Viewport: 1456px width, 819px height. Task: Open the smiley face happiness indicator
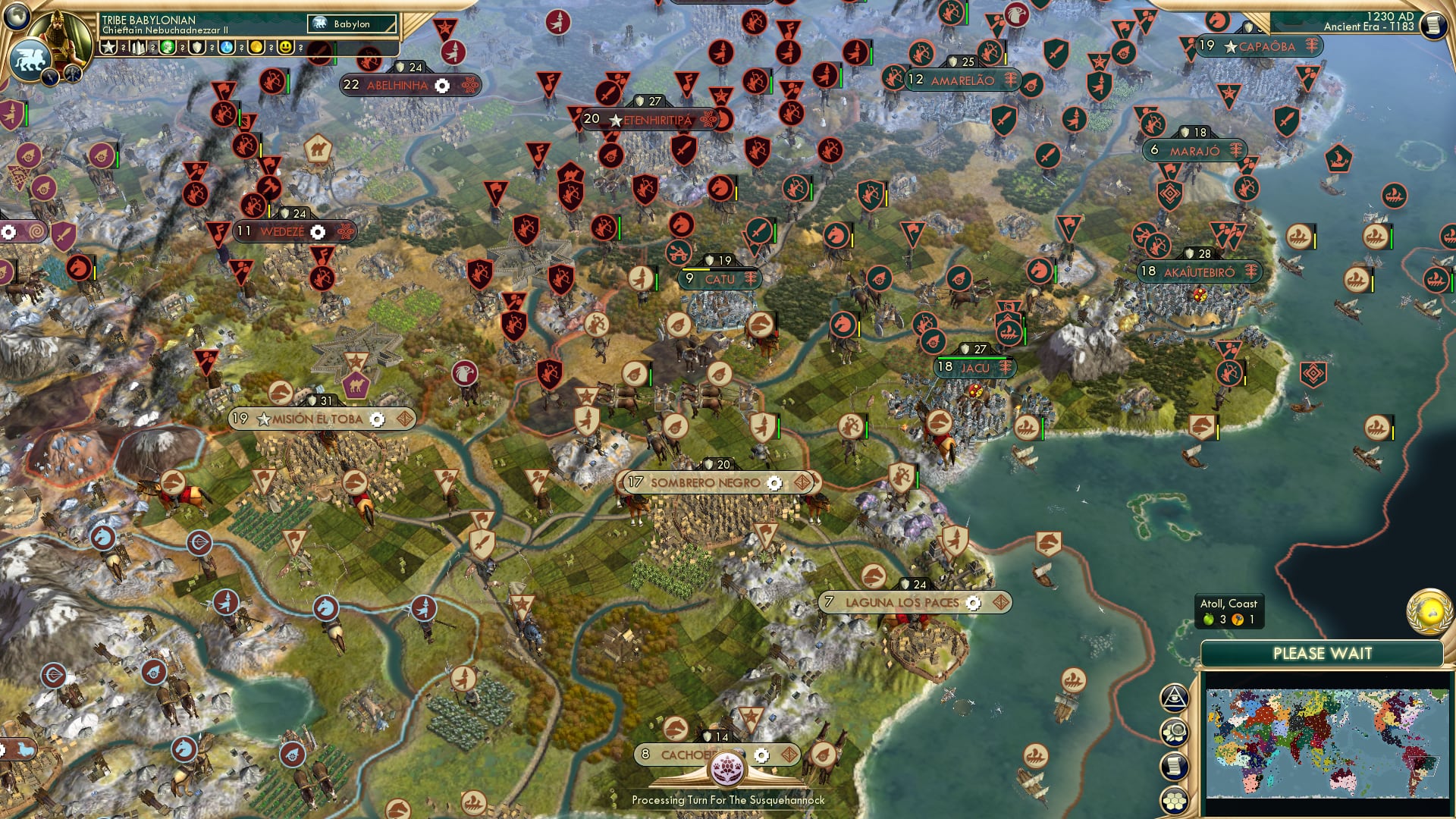(x=286, y=47)
